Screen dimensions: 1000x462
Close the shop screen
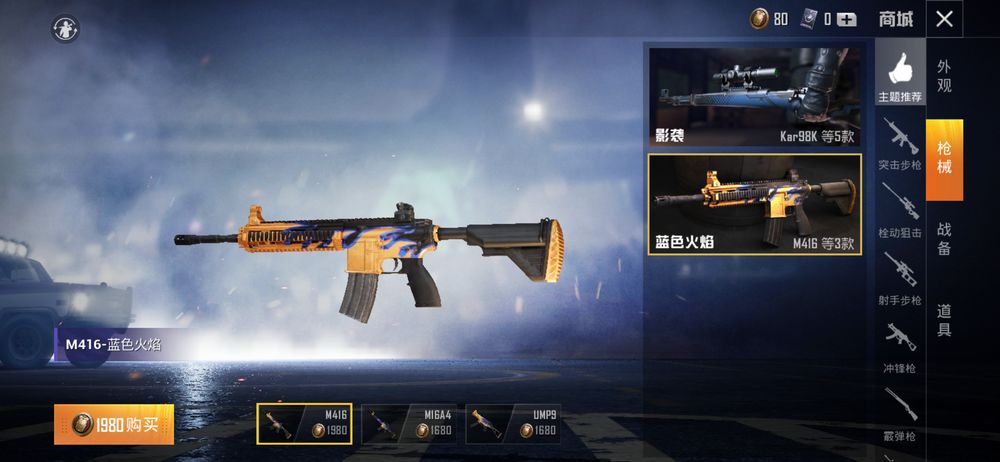(944, 19)
